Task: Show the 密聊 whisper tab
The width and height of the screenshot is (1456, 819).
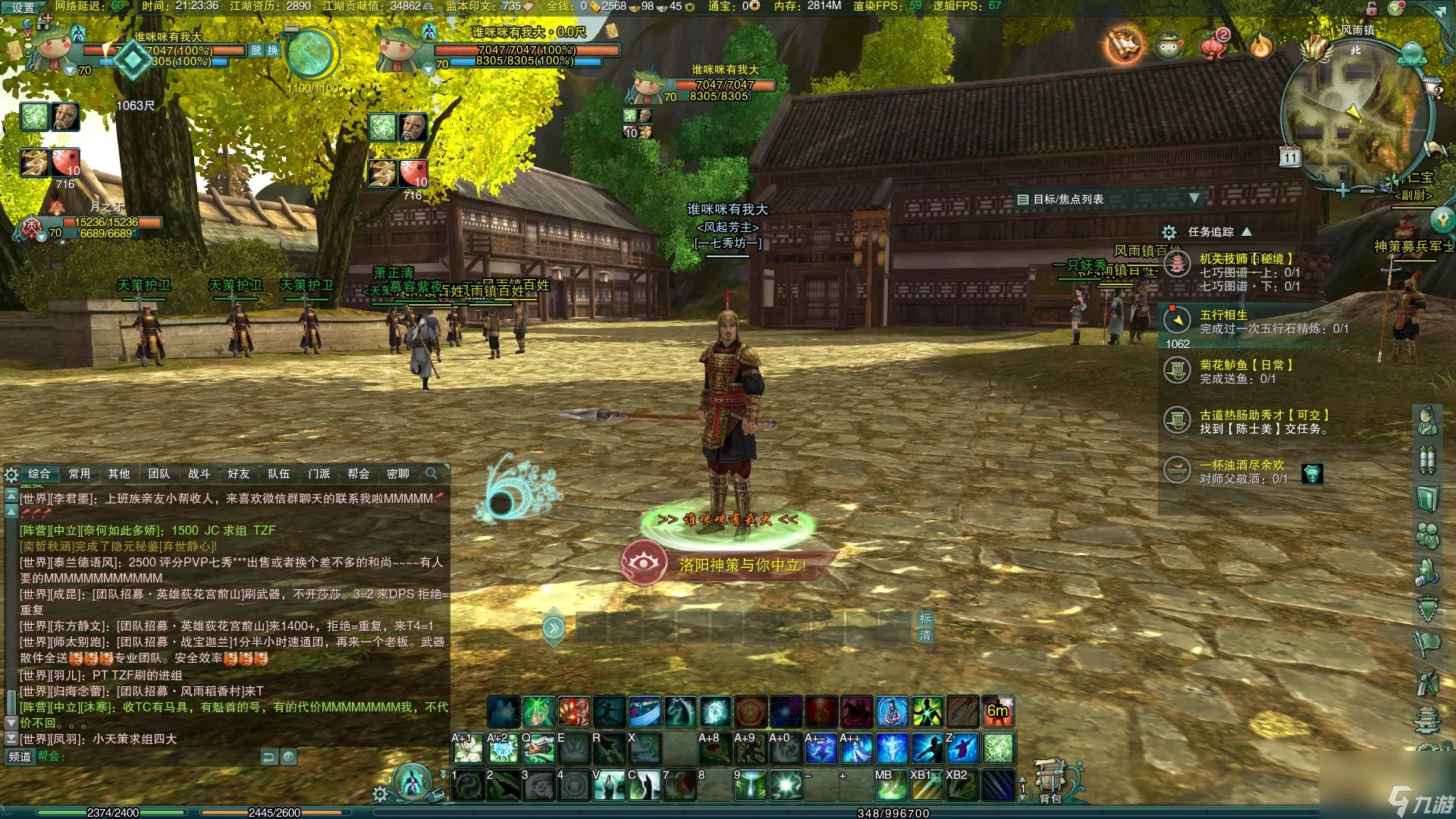Action: click(398, 474)
